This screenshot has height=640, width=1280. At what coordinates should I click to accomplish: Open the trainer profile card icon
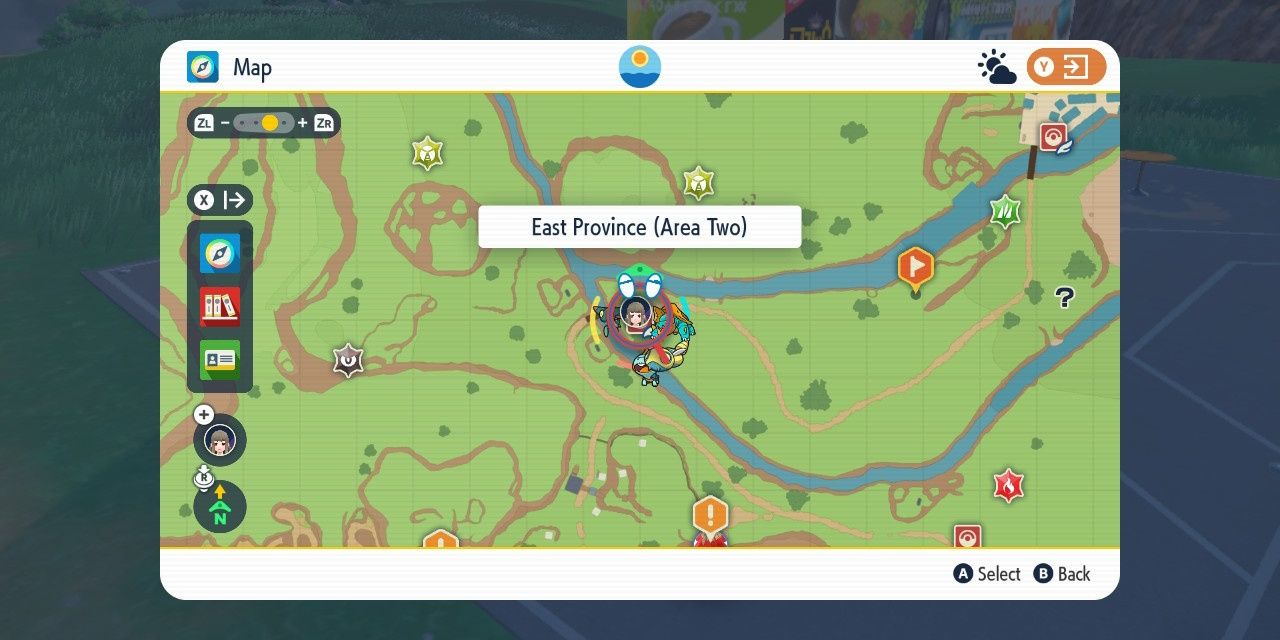click(220, 360)
